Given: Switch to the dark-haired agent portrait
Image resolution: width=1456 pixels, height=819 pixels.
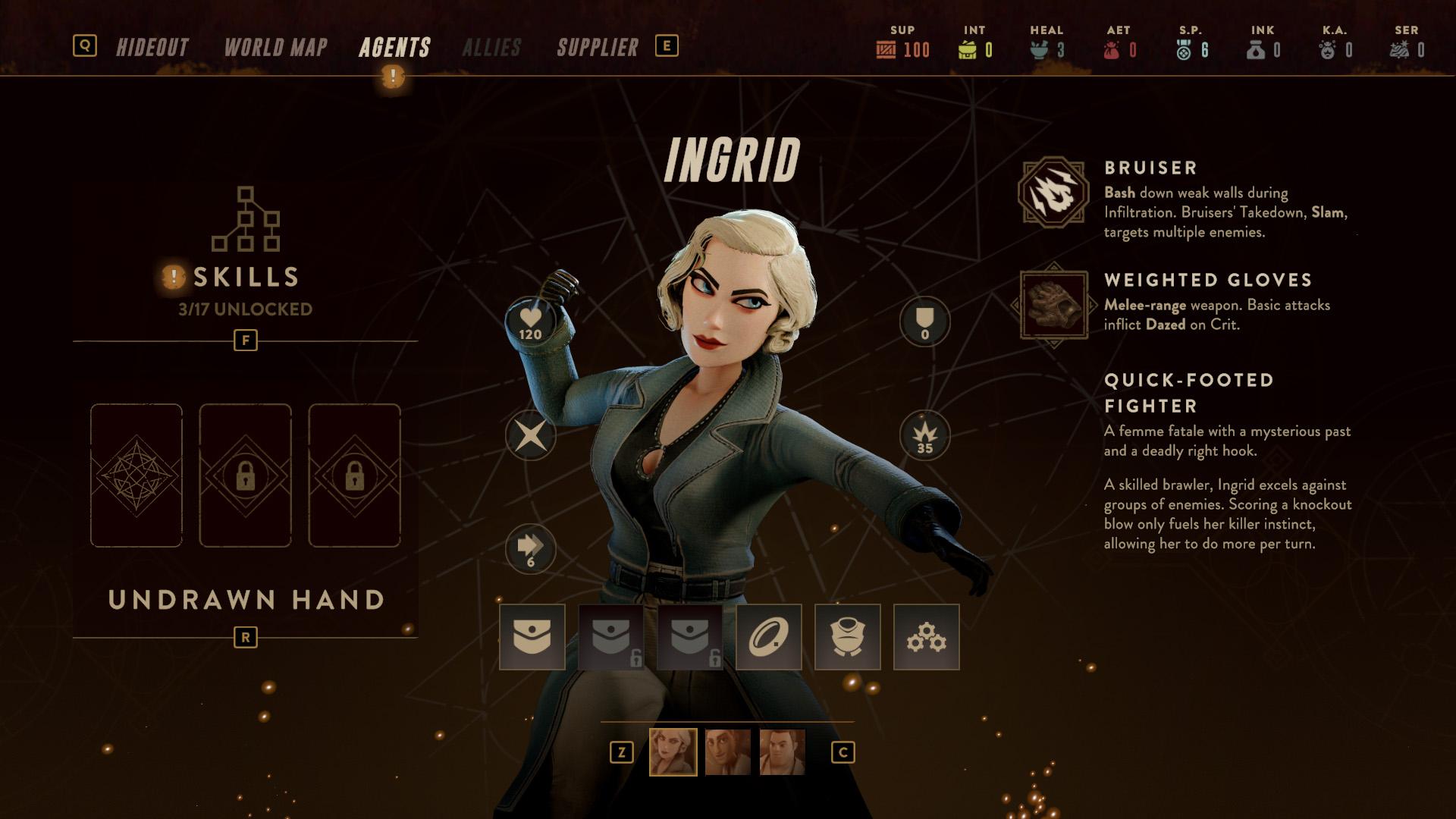Looking at the screenshot, I should pyautogui.click(x=728, y=752).
